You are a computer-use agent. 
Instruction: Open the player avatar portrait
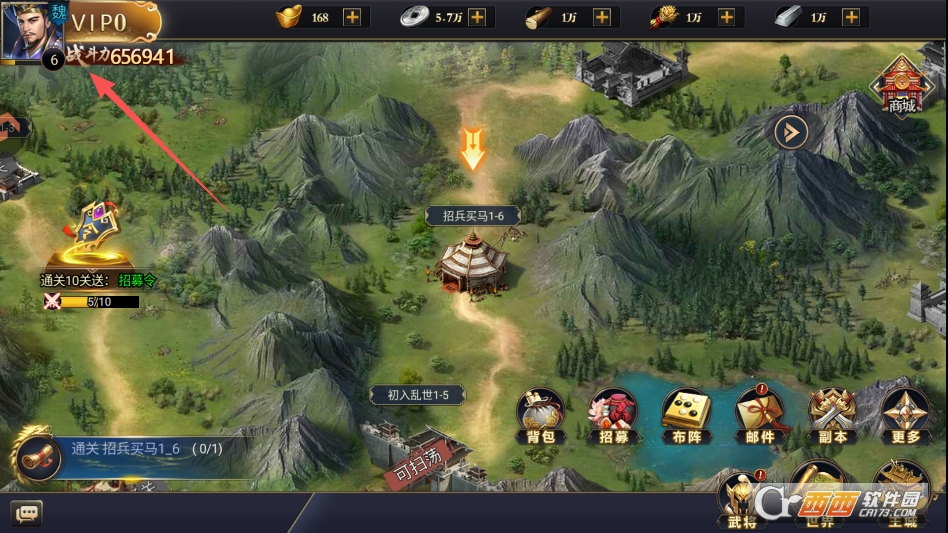32,32
